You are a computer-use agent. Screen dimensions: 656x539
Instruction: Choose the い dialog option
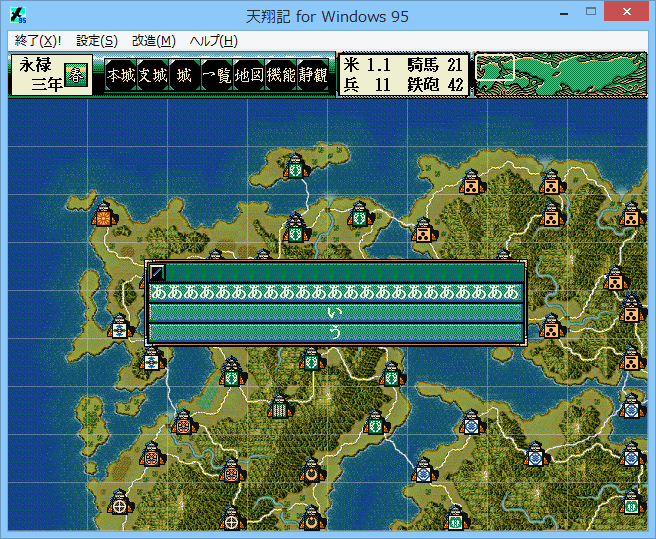click(x=336, y=313)
